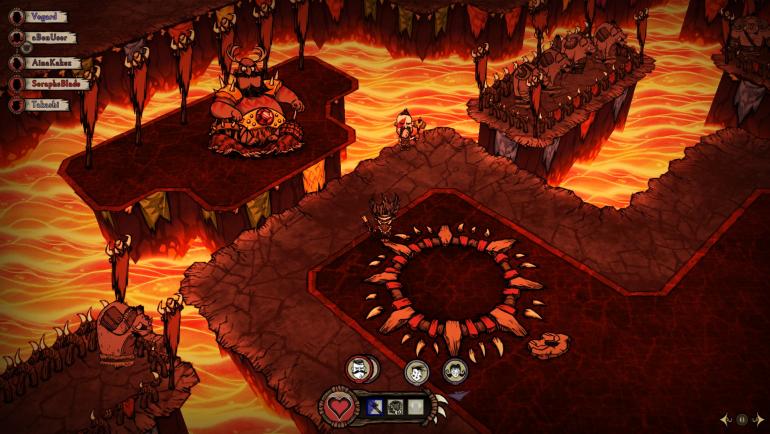Rotate camera with the left arrow
The height and width of the screenshot is (434, 770).
[725, 420]
